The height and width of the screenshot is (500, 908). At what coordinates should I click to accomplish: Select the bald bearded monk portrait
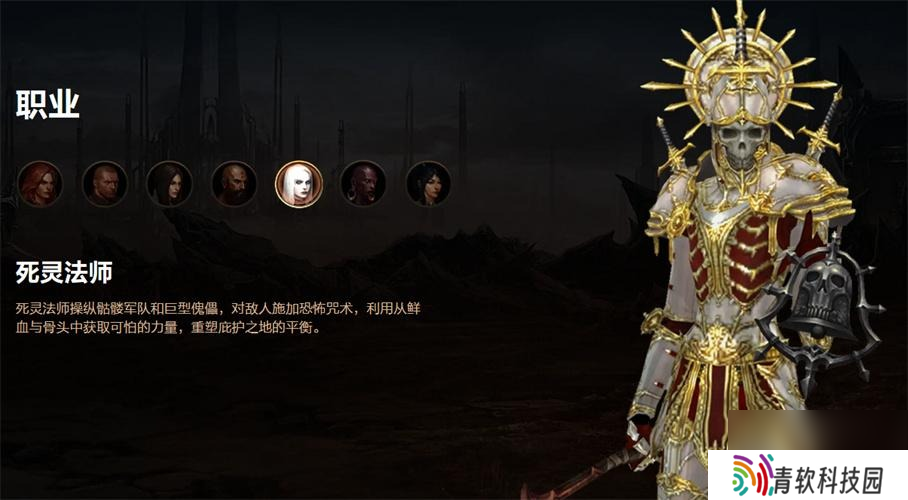[x=234, y=184]
